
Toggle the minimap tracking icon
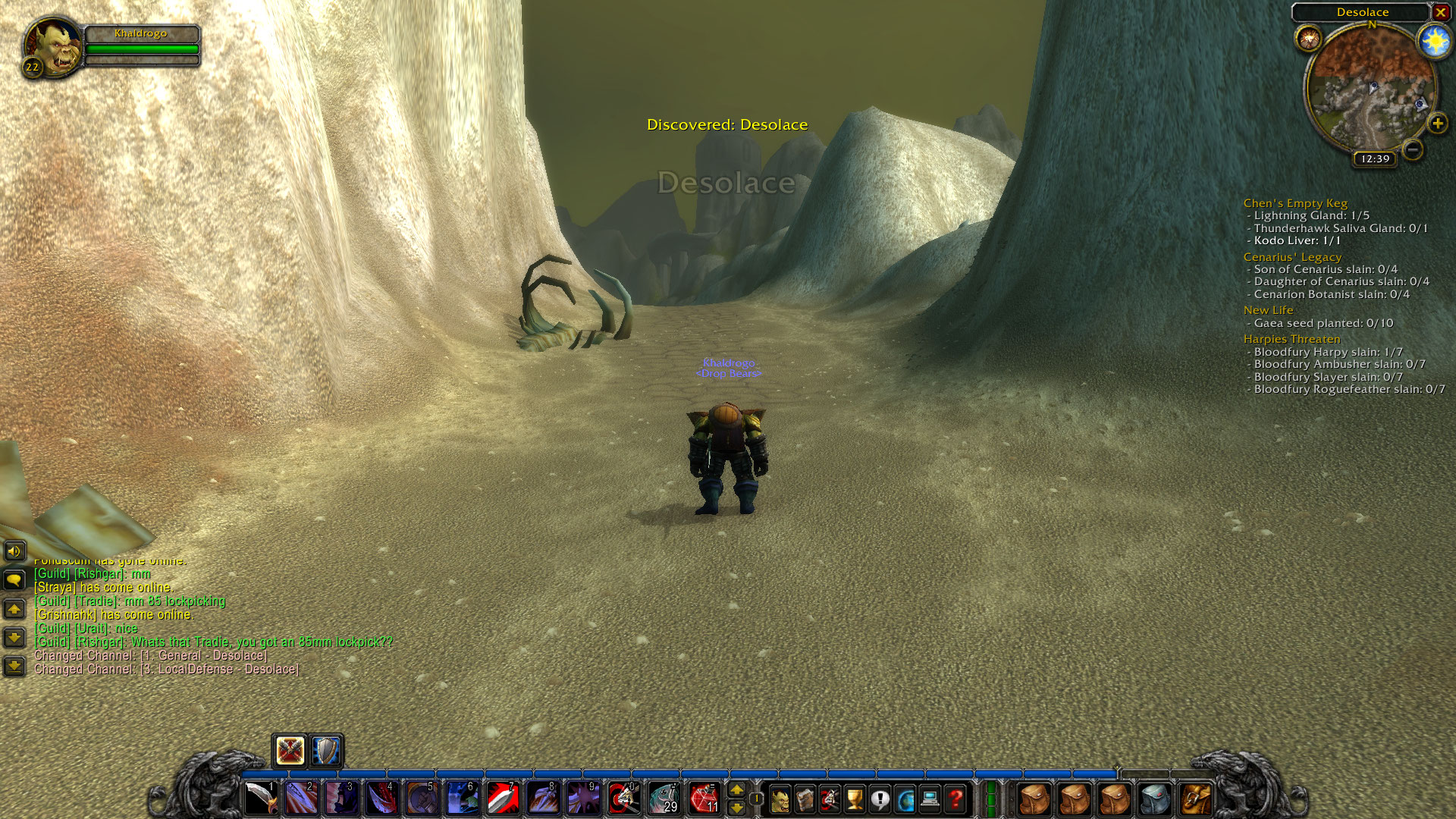point(1309,38)
